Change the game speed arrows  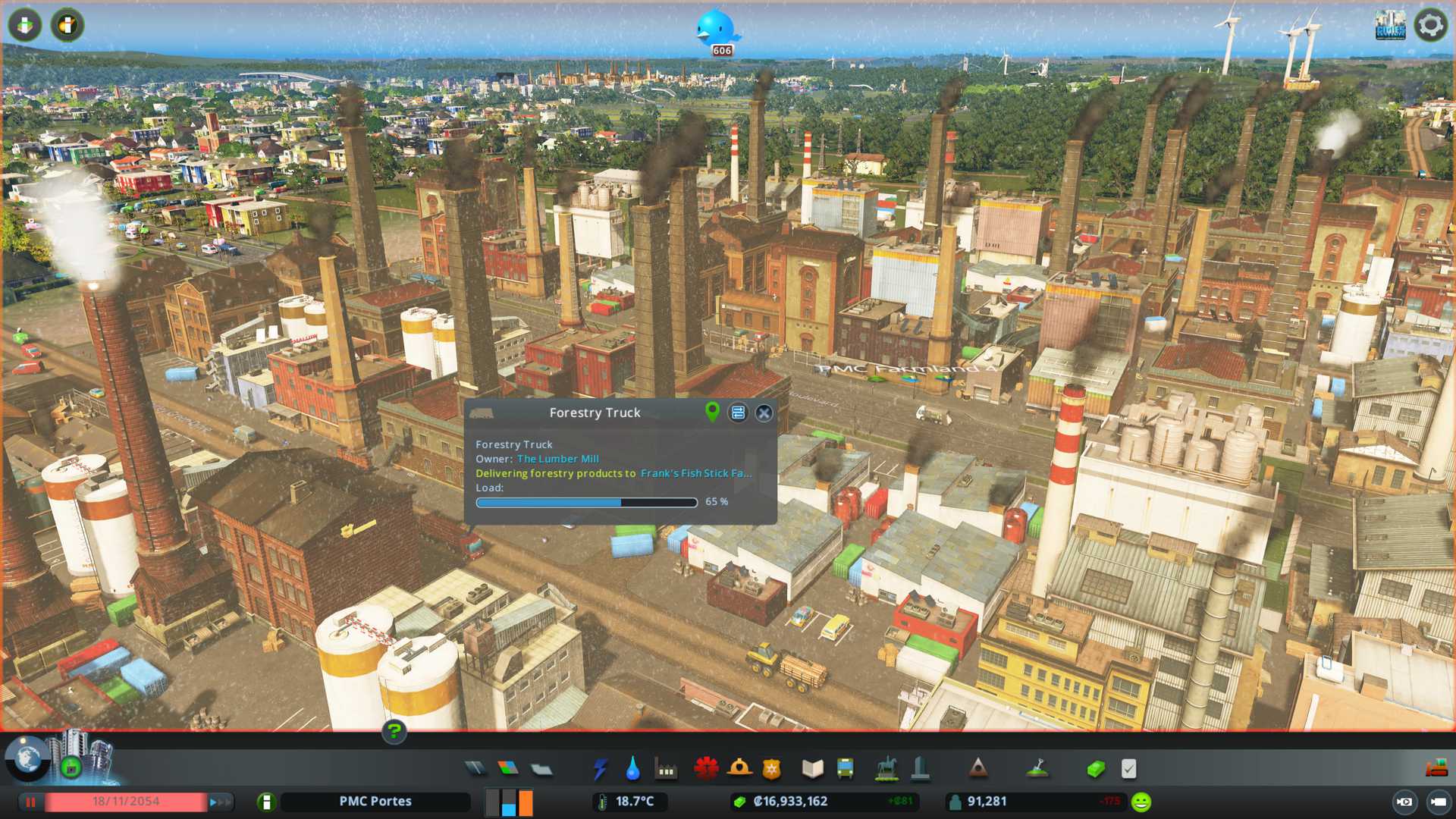tap(219, 802)
